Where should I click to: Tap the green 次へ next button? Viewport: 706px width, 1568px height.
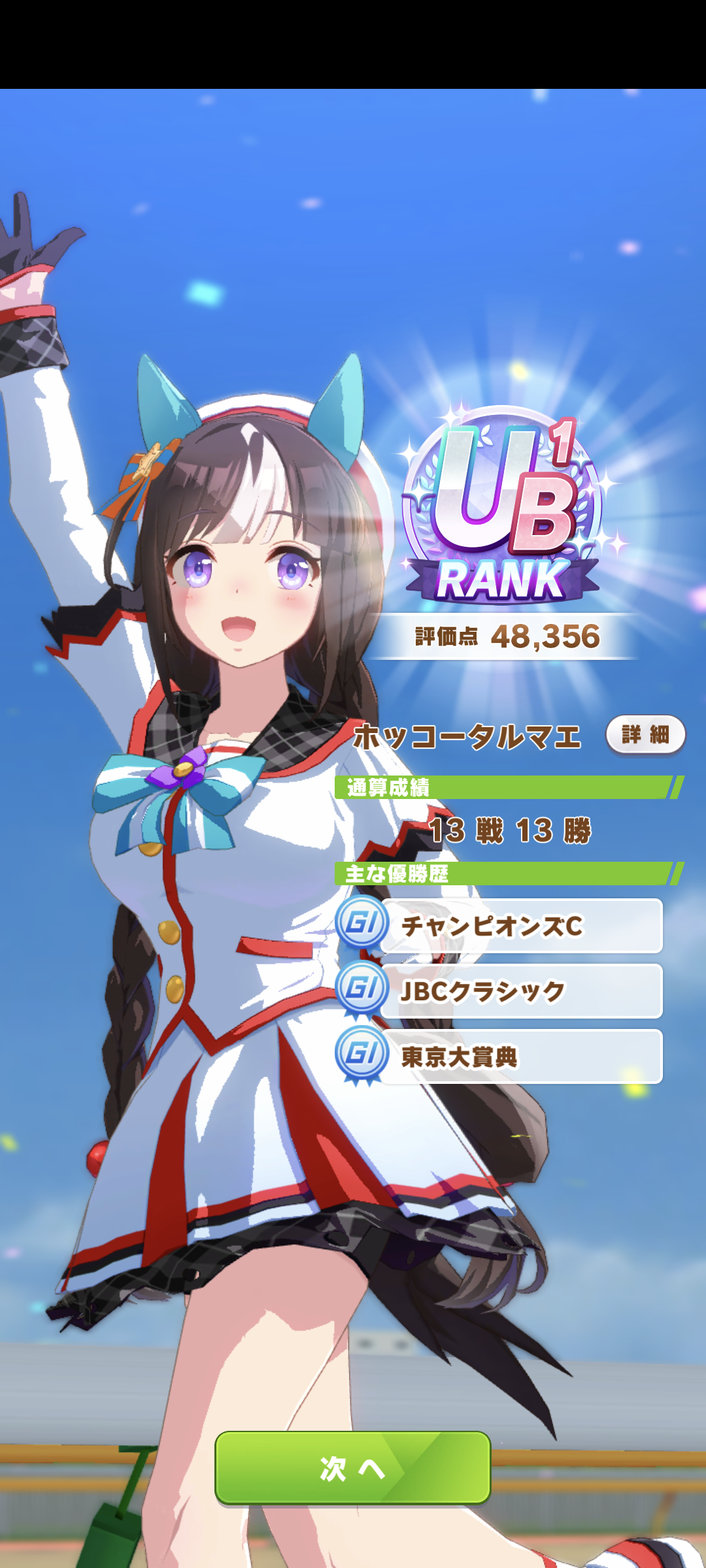click(x=353, y=1468)
